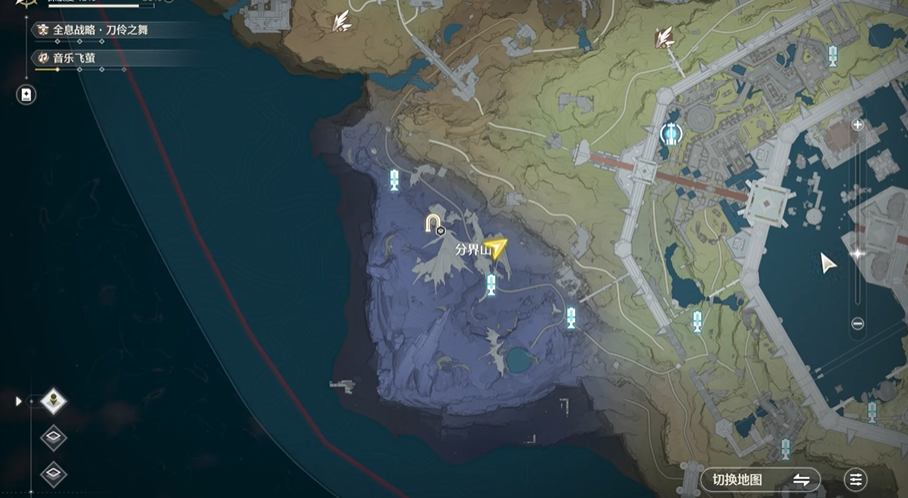This screenshot has height=498, width=908.
Task: Zoom in the map with the plus button
Action: (x=857, y=125)
